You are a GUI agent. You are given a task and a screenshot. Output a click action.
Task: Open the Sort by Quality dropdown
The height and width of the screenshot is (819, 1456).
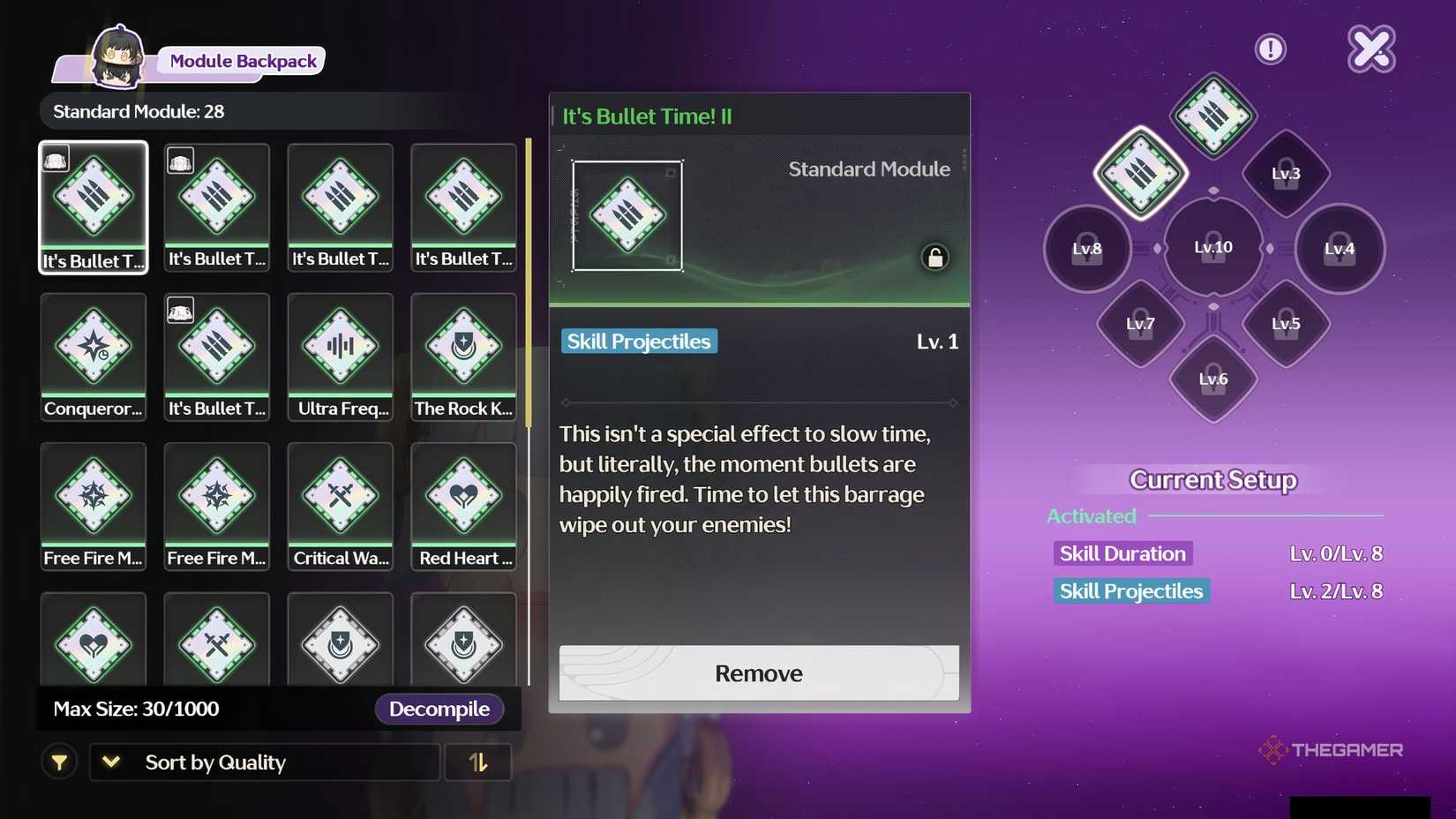[265, 762]
